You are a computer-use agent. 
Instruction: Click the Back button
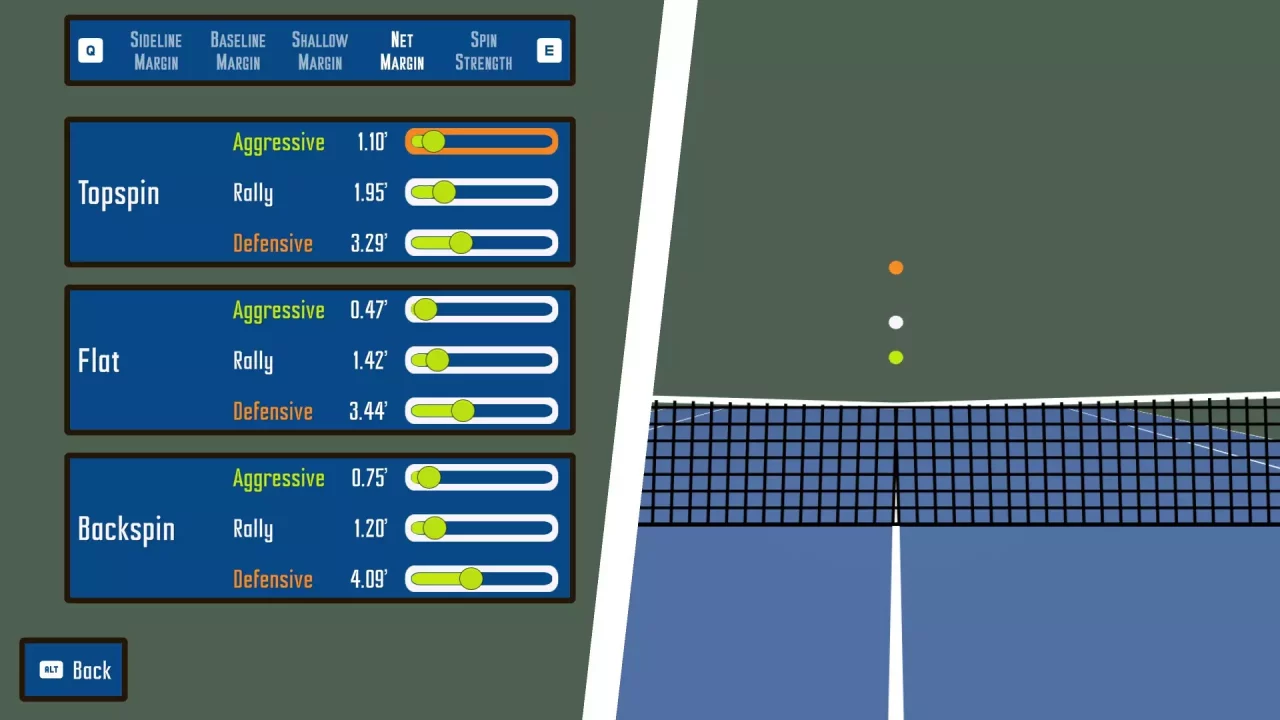73,669
